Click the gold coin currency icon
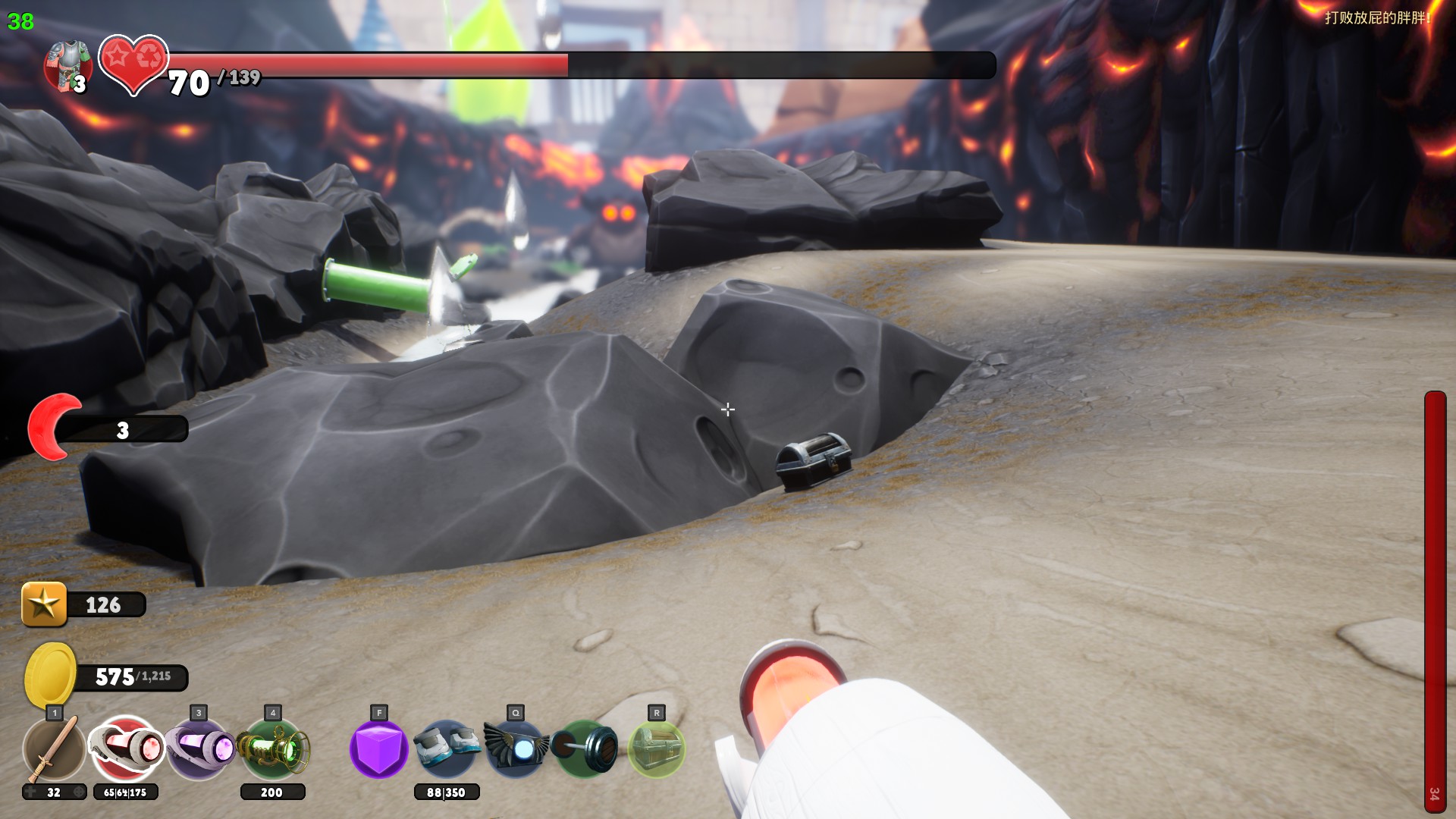This screenshot has width=1456, height=819. tap(50, 675)
